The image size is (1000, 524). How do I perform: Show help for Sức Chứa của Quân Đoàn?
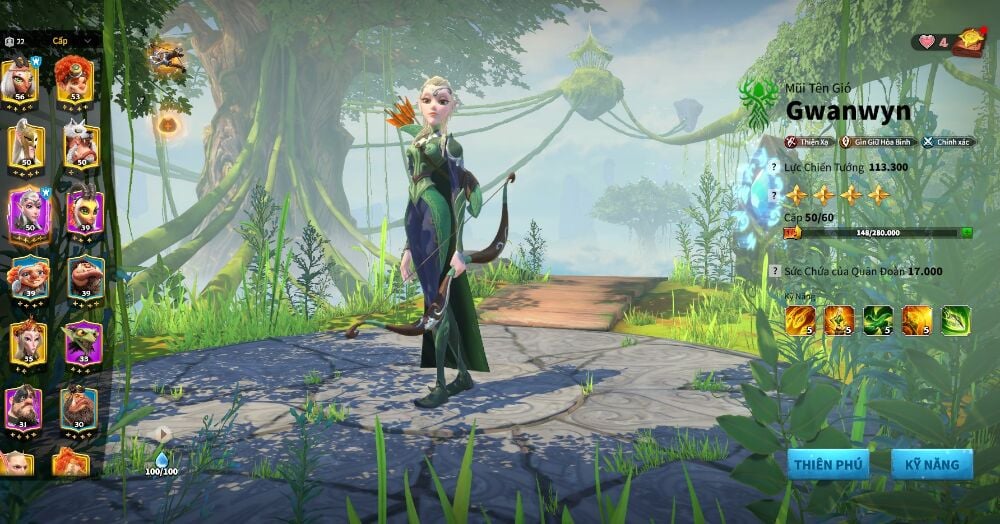click(773, 271)
